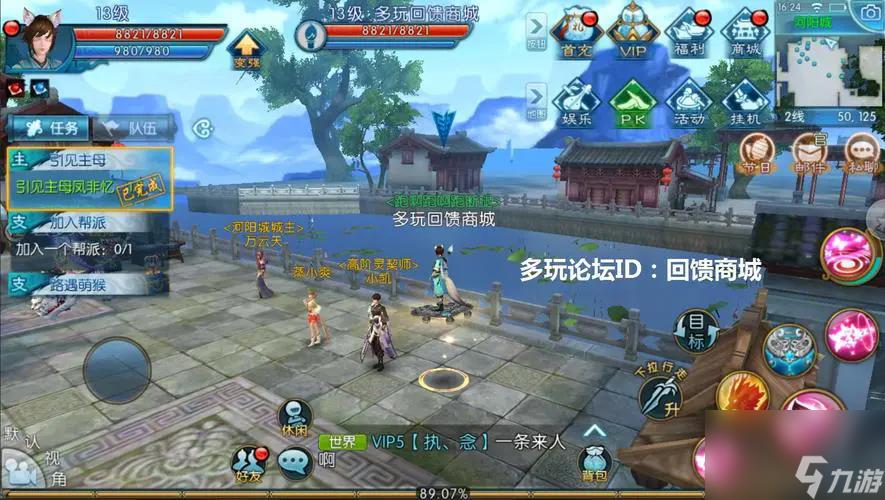
Task: Open the 邮件 mail icon
Action: 809,152
